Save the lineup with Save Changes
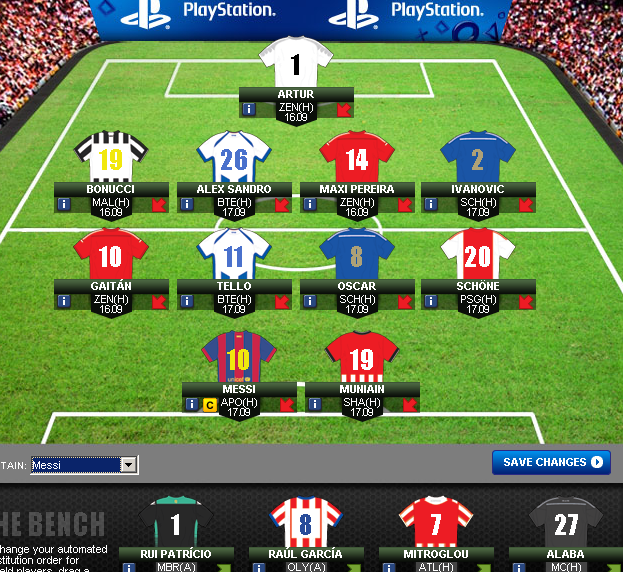 (551, 462)
